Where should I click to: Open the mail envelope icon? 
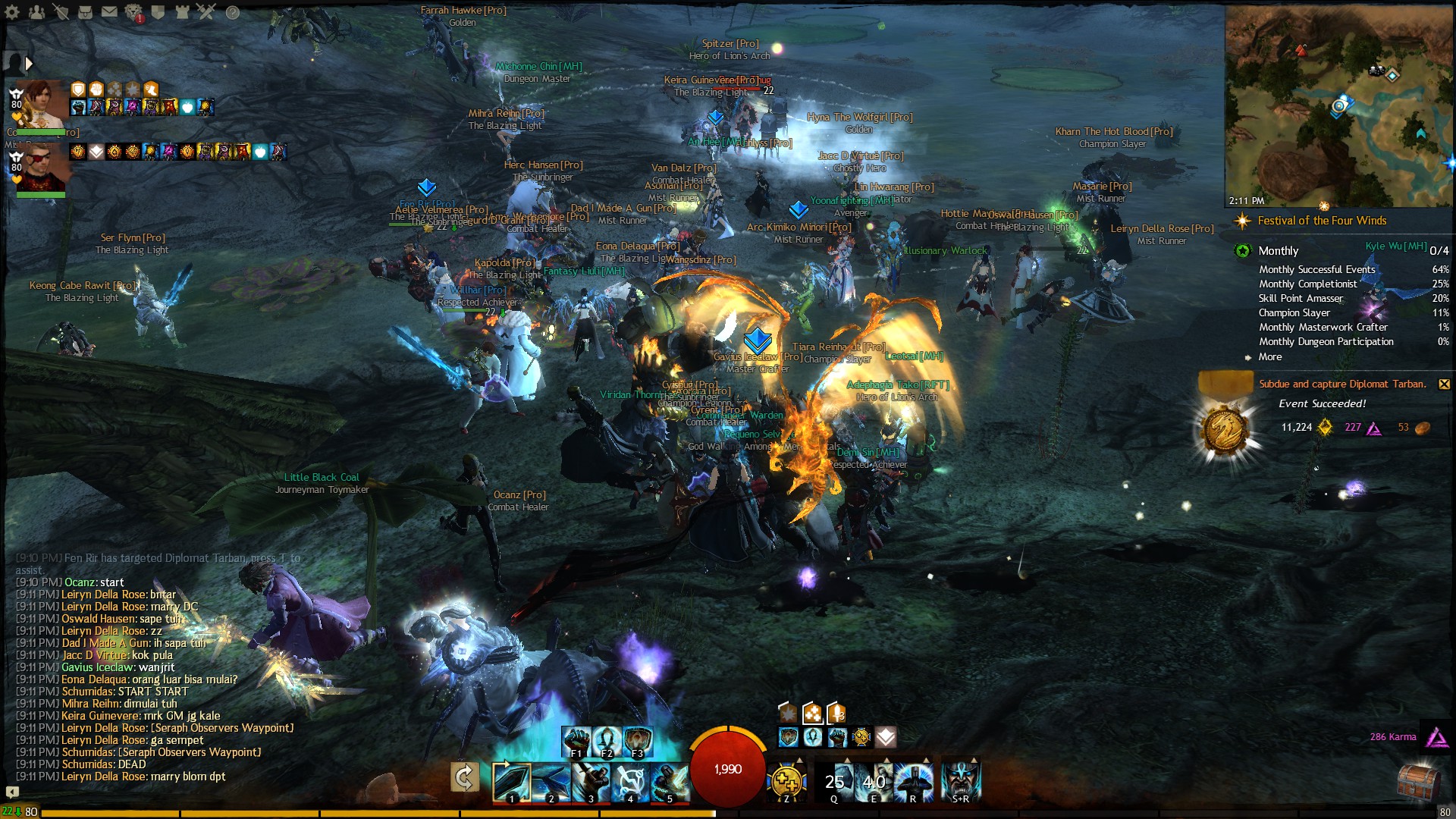pos(109,11)
